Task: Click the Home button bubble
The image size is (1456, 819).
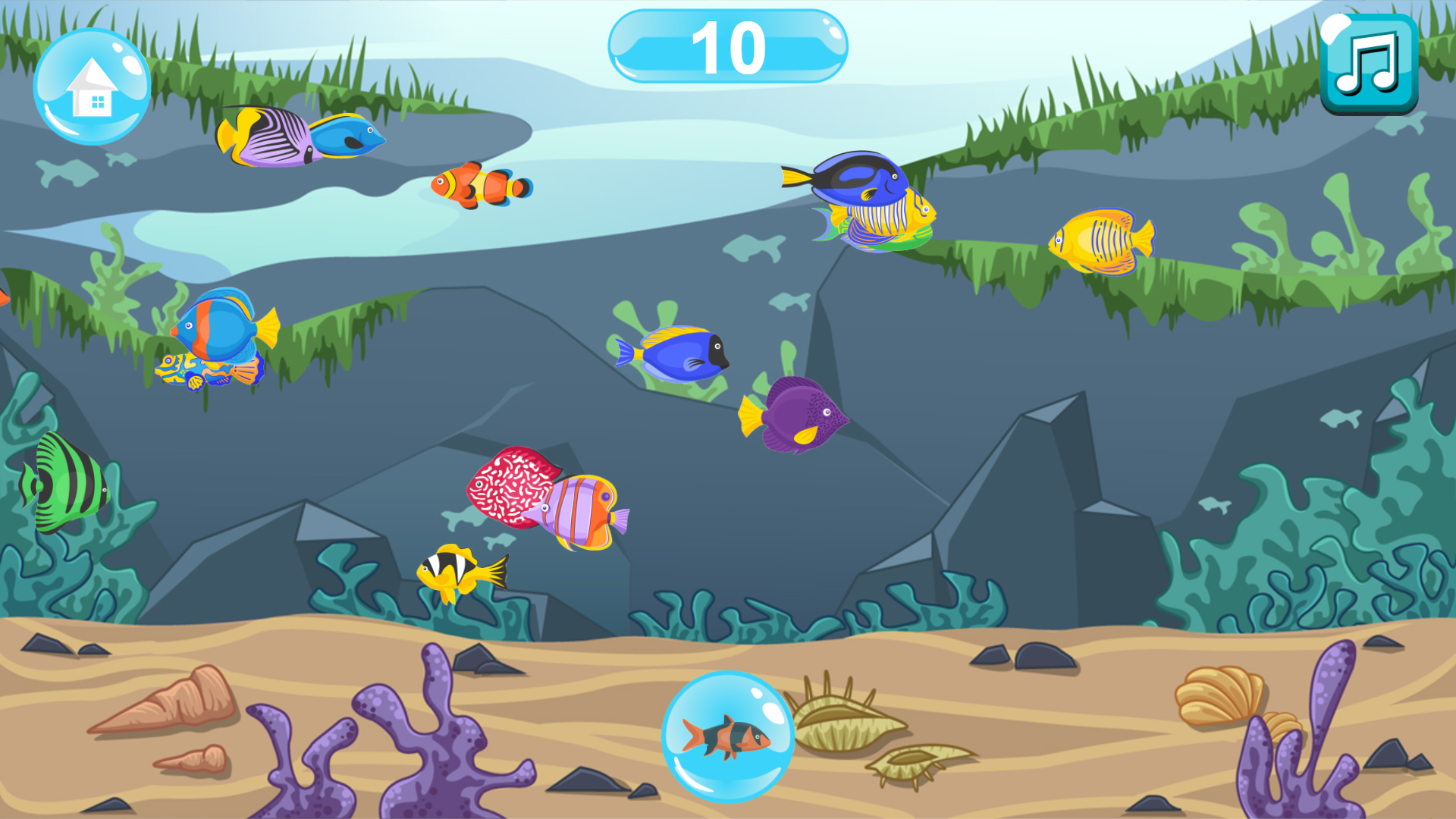Action: click(x=93, y=87)
